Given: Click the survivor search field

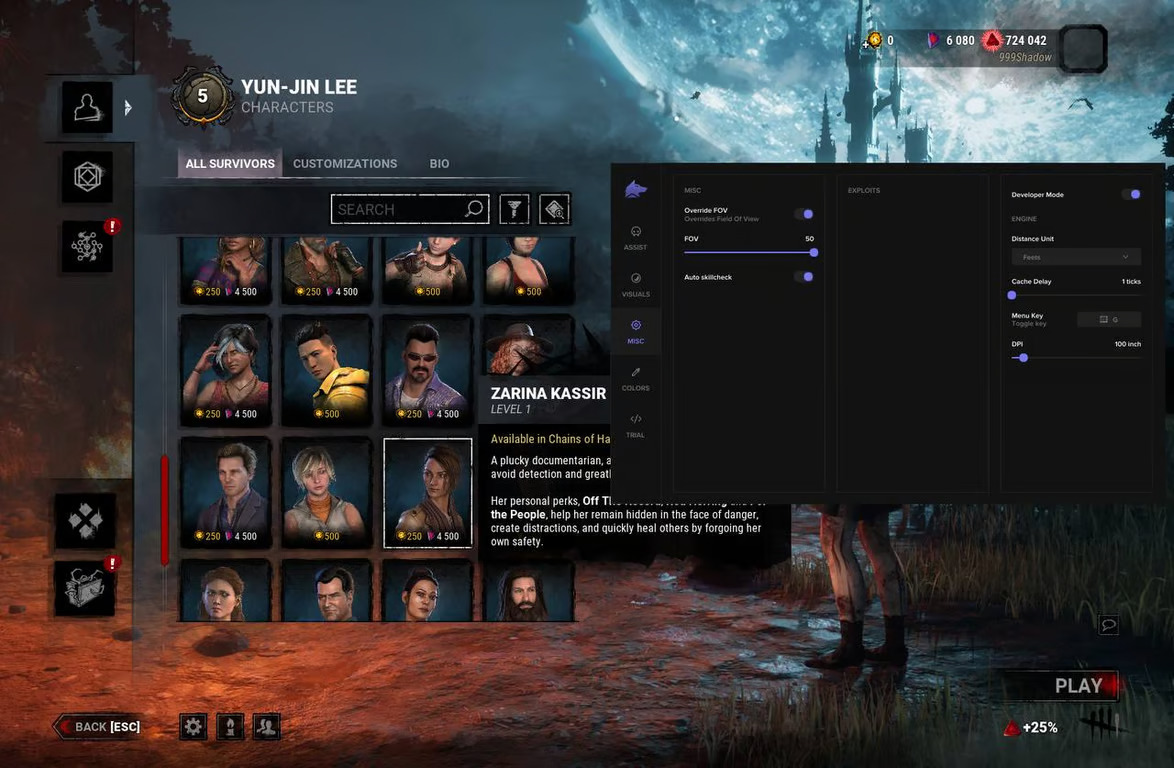Looking at the screenshot, I should coord(400,209).
